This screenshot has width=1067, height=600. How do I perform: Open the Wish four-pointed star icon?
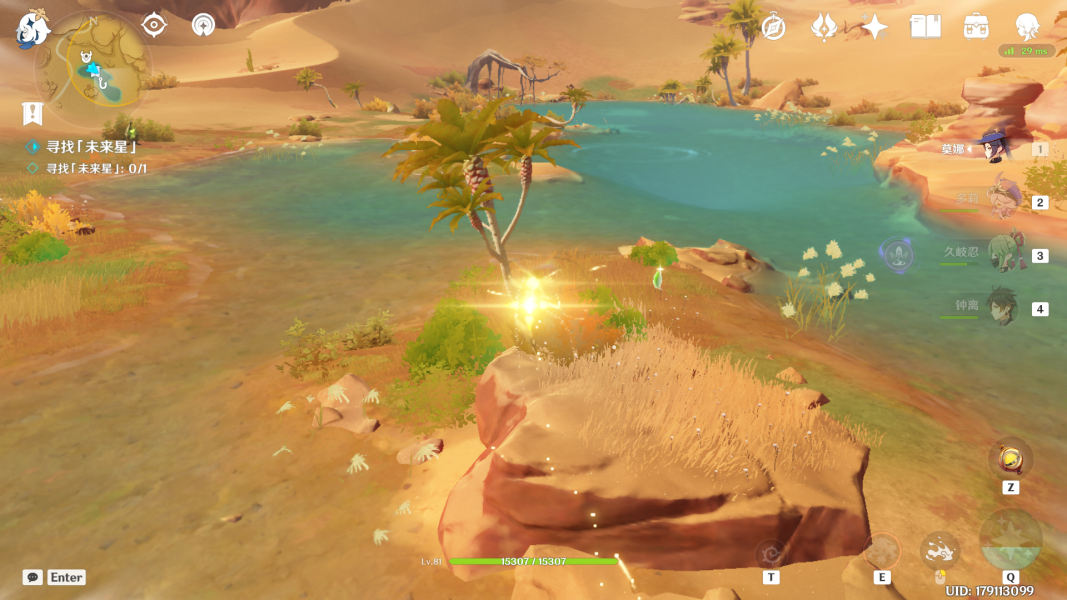[875, 27]
